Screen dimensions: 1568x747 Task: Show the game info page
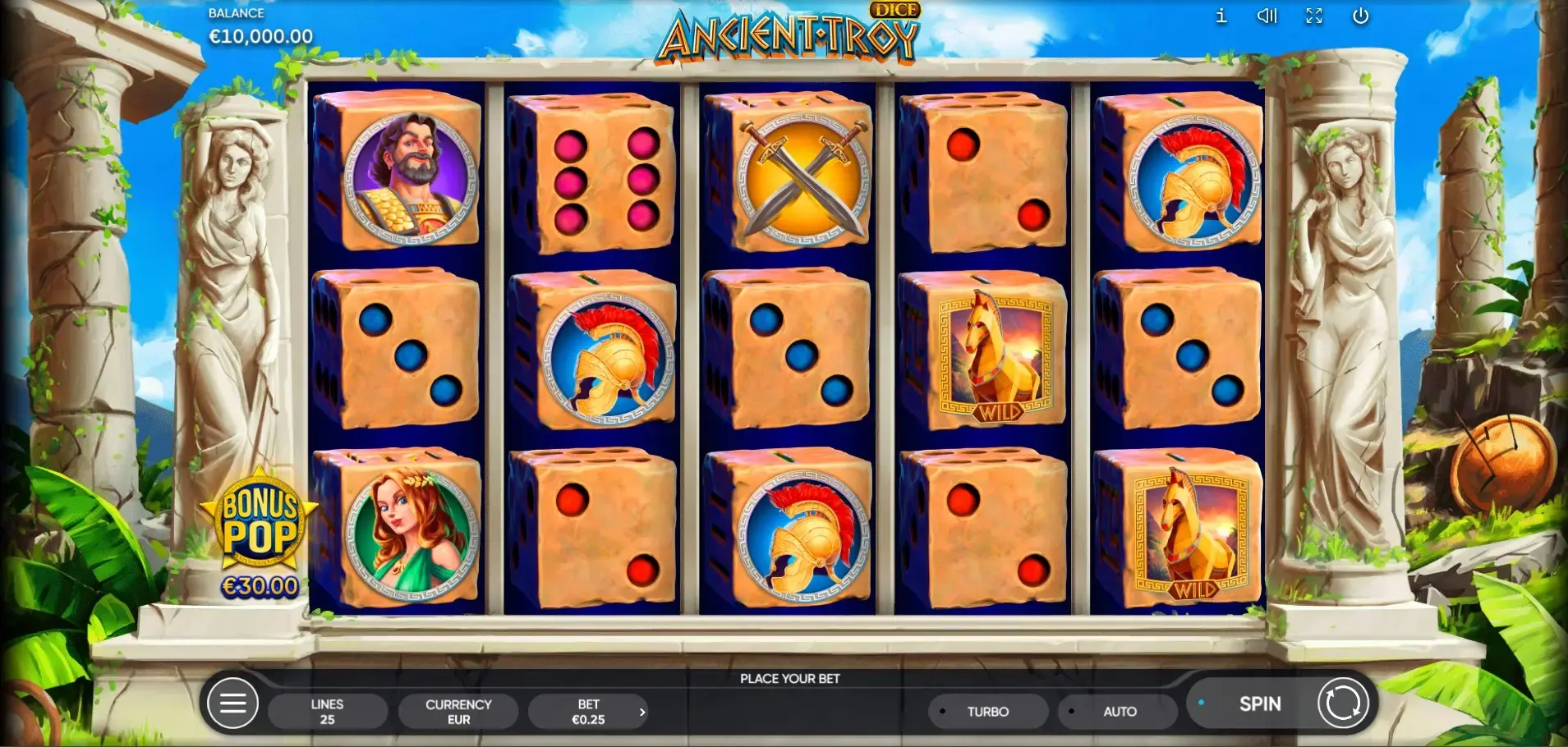(1221, 16)
